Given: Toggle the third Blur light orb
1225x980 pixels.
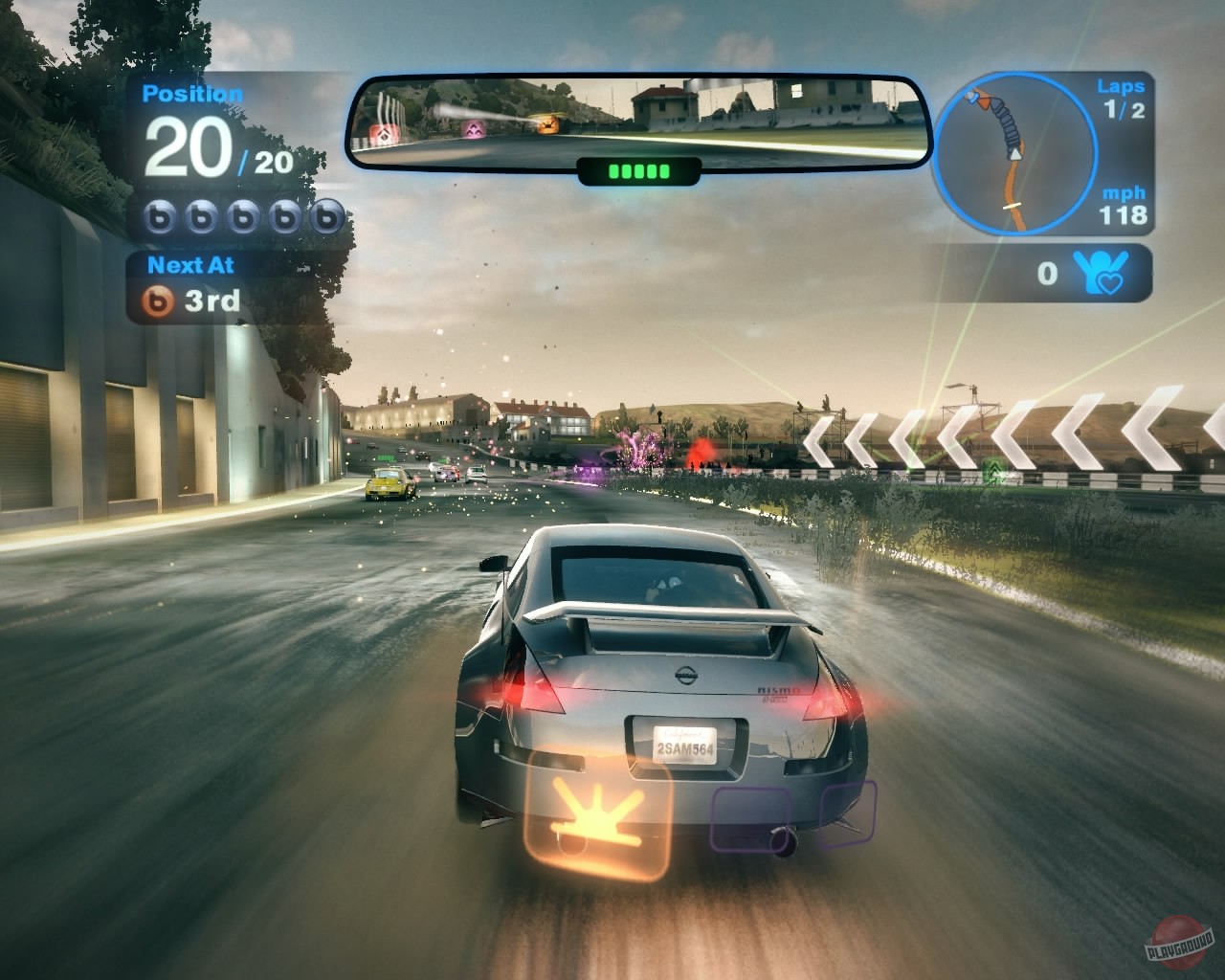Looking at the screenshot, I should point(240,217).
